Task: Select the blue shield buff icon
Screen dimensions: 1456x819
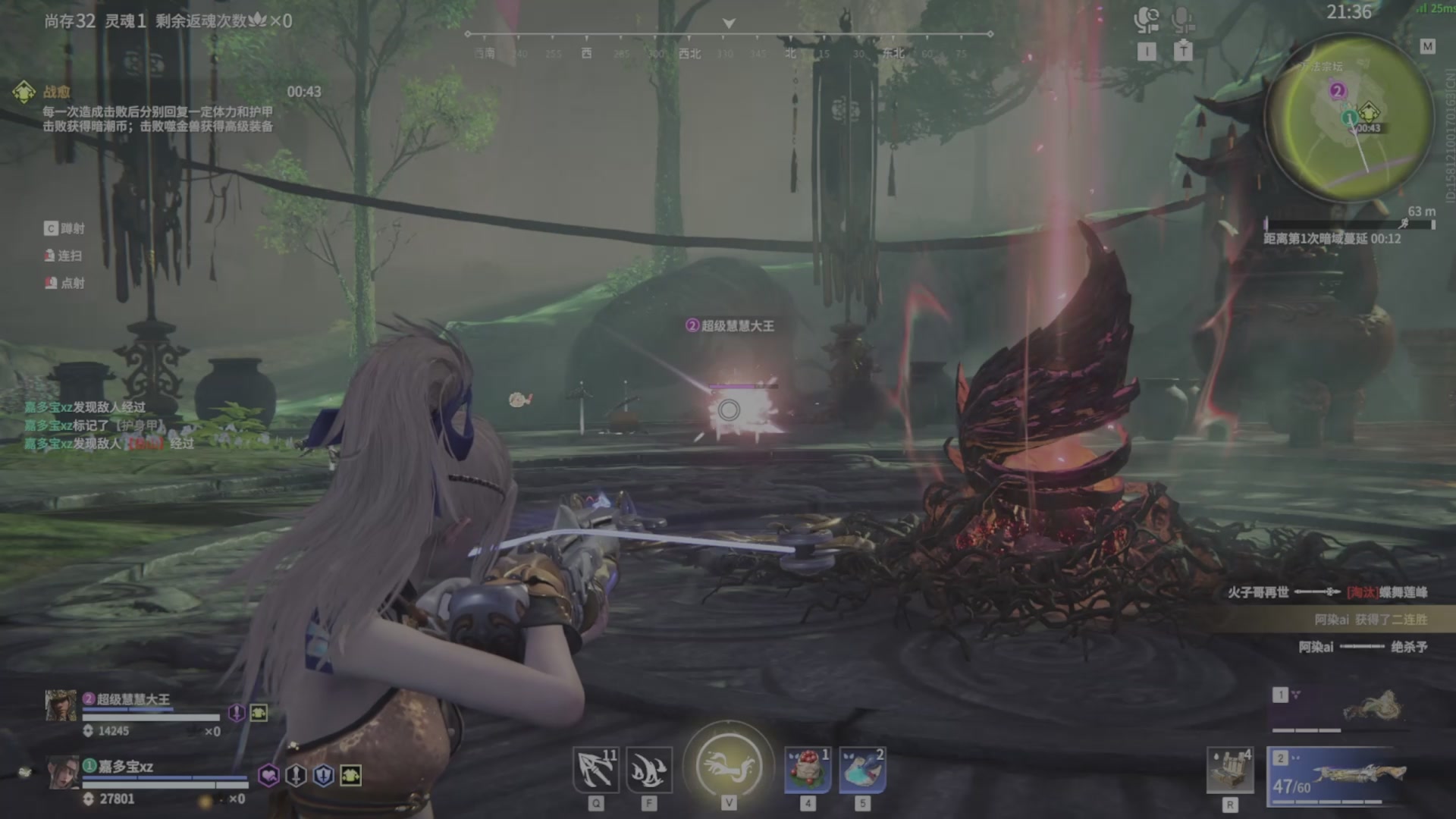Action: coord(324,775)
